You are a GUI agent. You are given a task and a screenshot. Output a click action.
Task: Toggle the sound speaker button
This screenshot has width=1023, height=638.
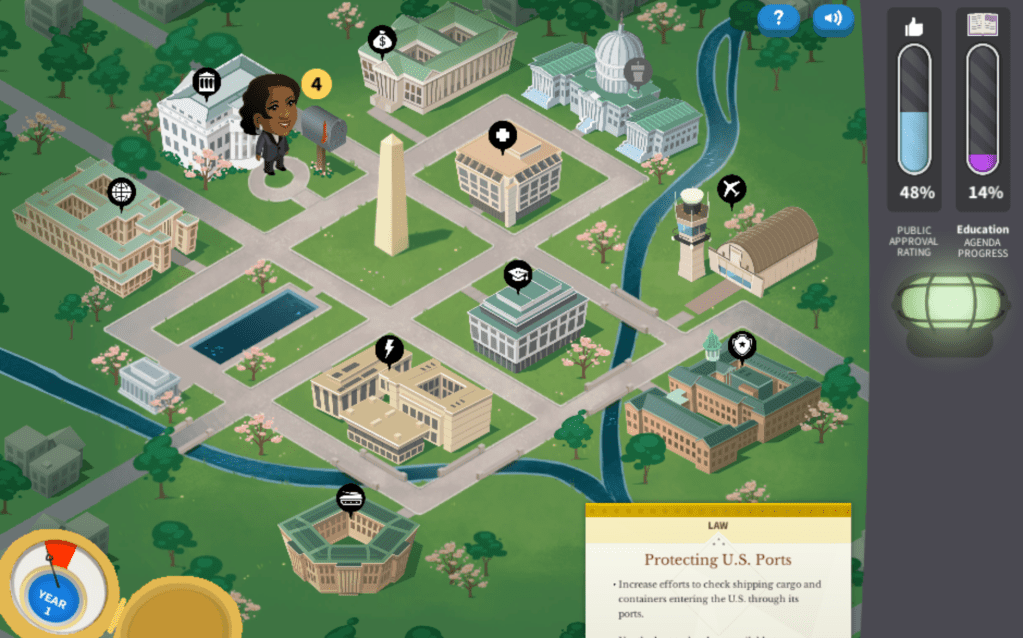pyautogui.click(x=833, y=18)
